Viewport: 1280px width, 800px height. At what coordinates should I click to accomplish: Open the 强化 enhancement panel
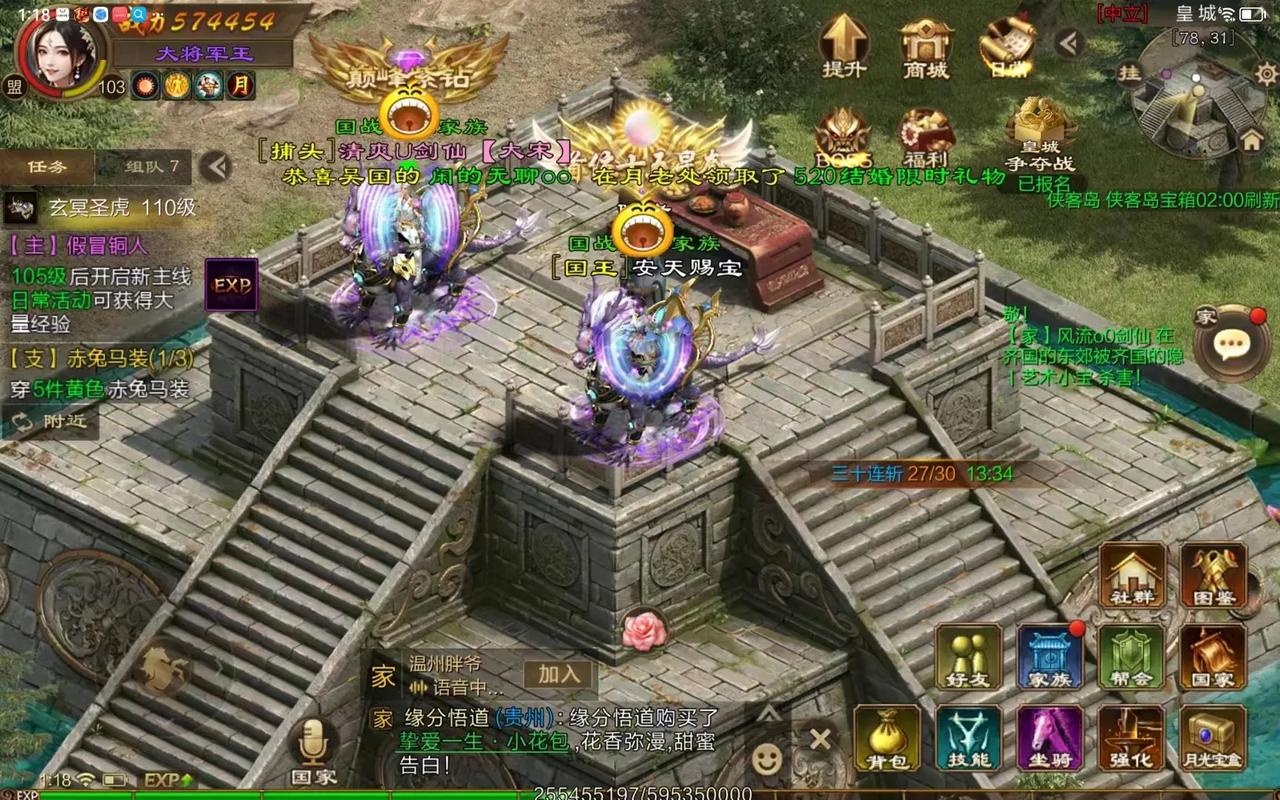point(1131,738)
